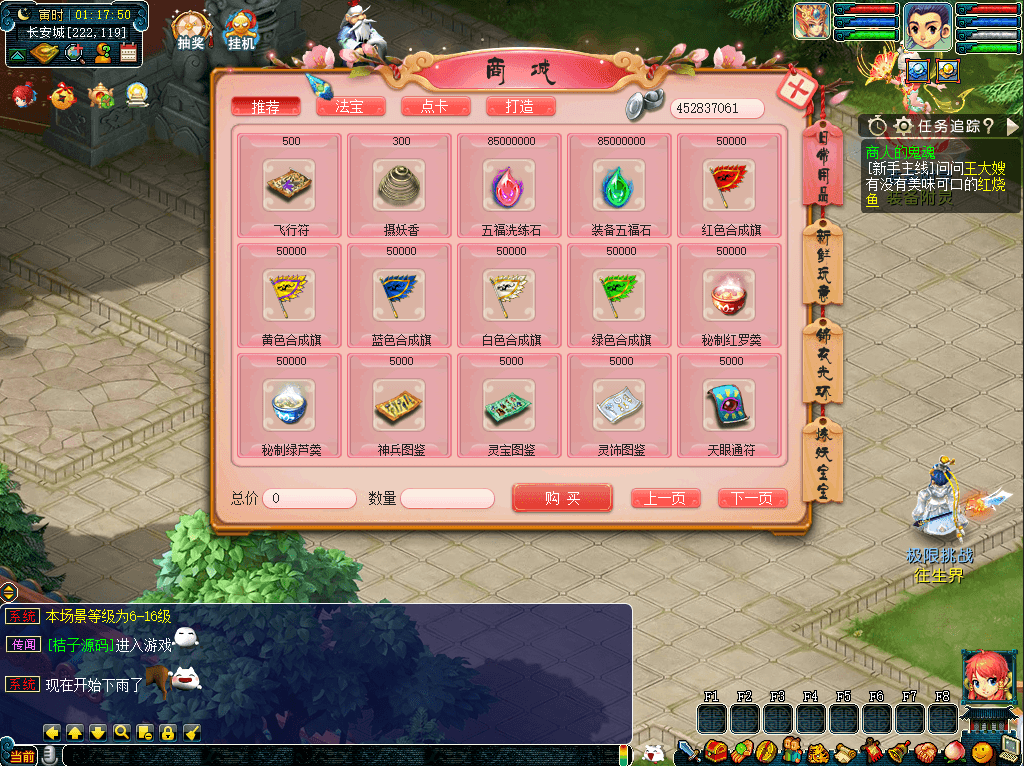Go to previous page with 上一页
The width and height of the screenshot is (1024, 766).
665,498
